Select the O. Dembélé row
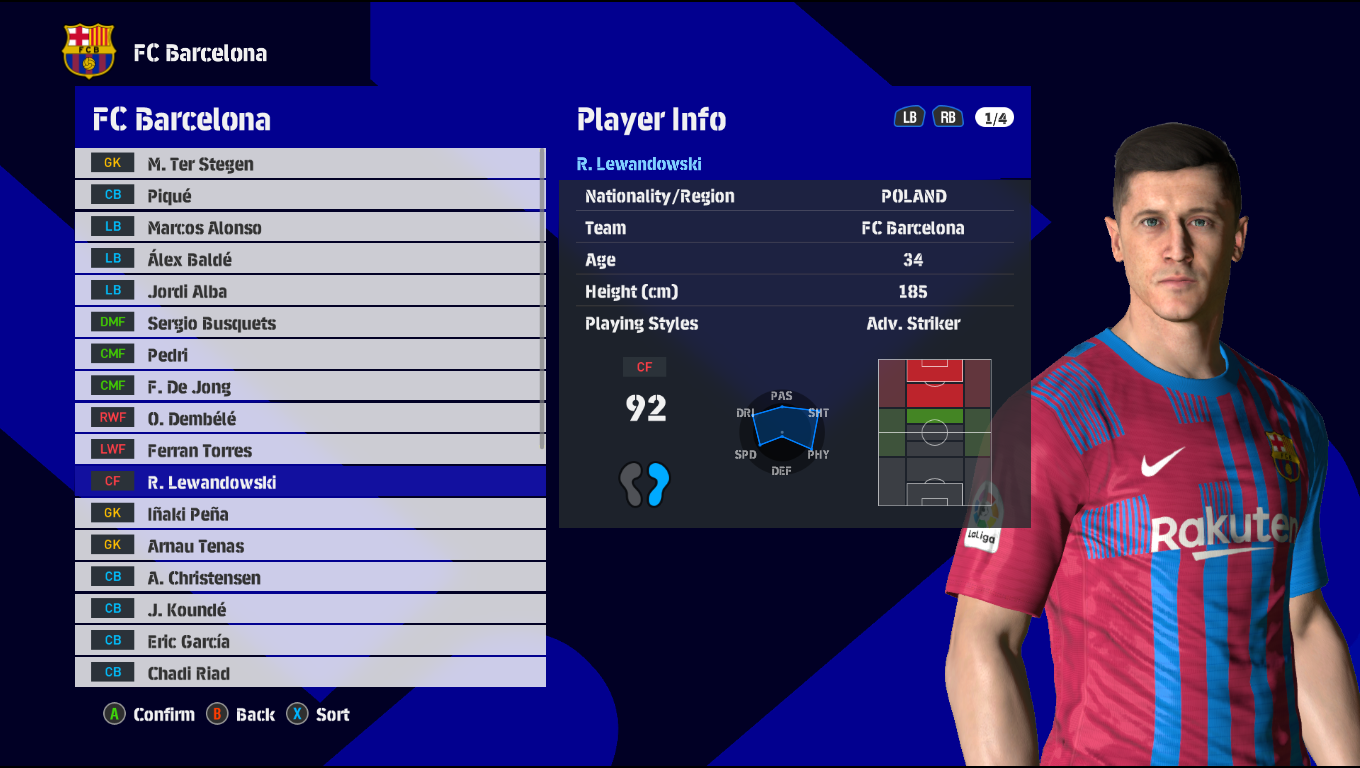Screen dimensions: 1360x768 click(x=308, y=419)
